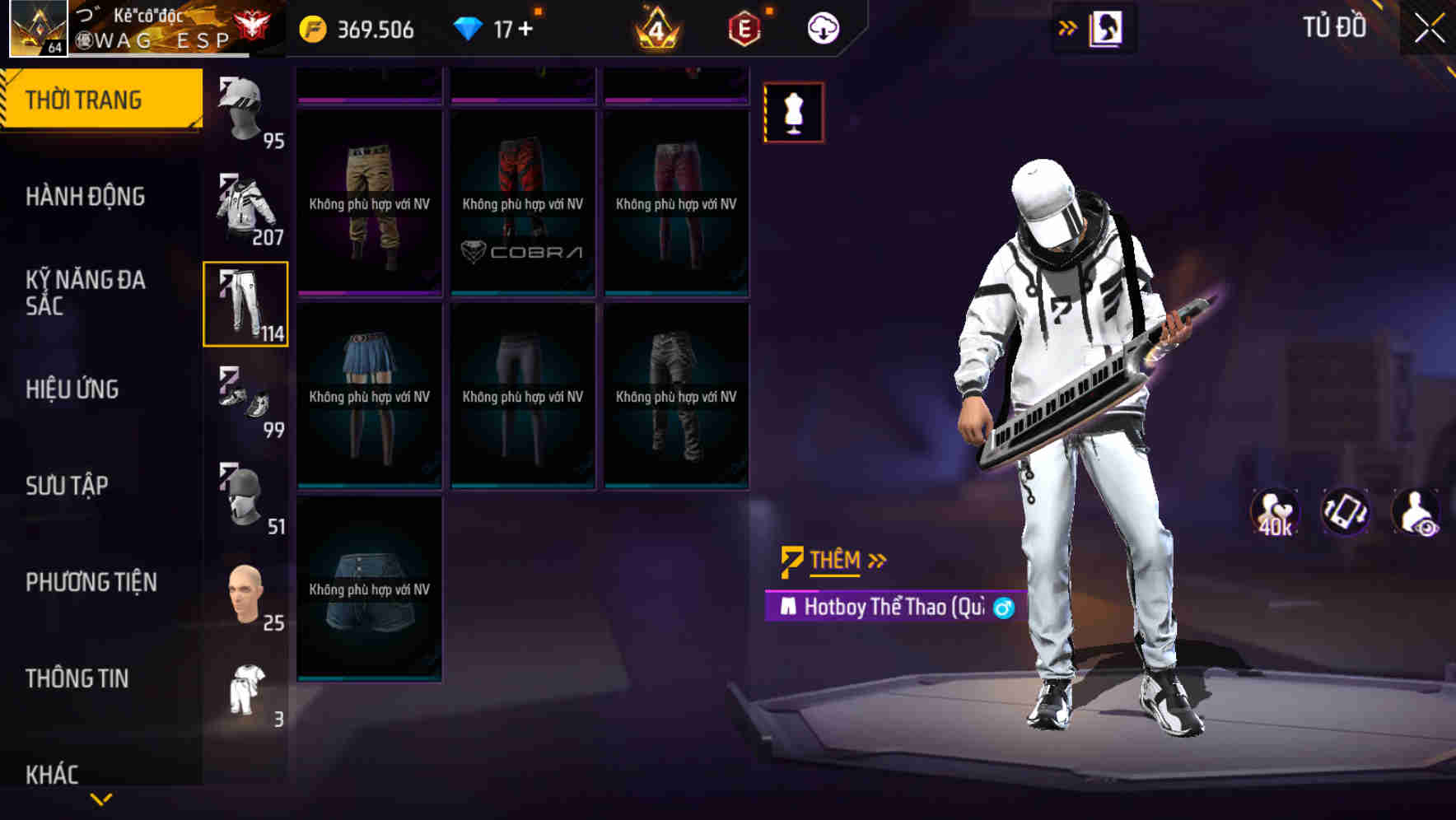Open the cloud download icon in top bar

point(824,27)
